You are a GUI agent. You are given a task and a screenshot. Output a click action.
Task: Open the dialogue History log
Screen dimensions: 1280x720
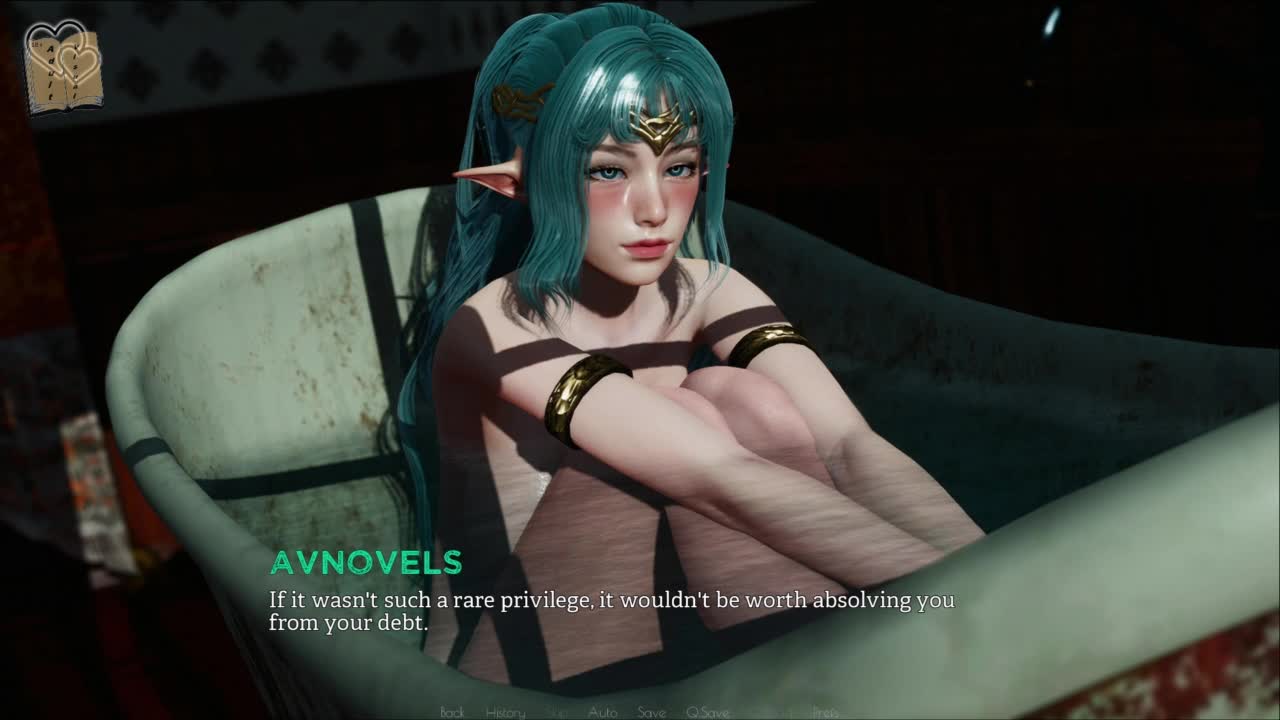[505, 712]
